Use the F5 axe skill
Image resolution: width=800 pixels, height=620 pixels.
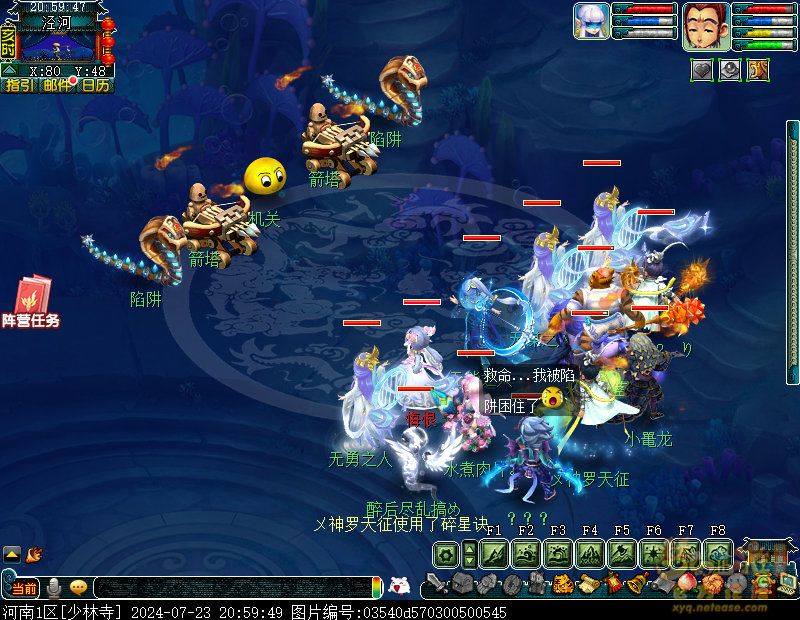click(x=622, y=553)
